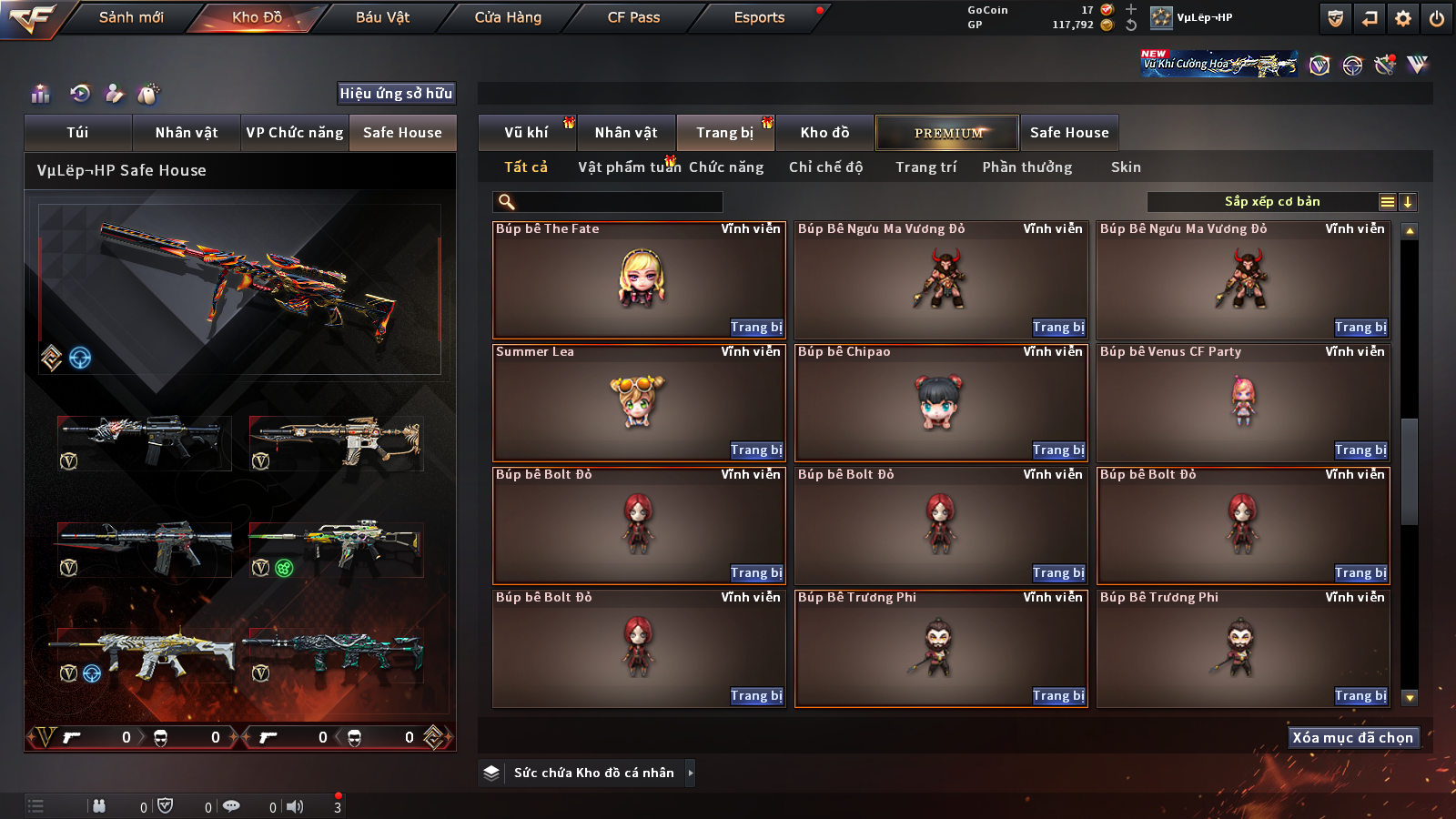Select the Búp bê The Fate item
The width and height of the screenshot is (1456, 819).
pos(639,279)
